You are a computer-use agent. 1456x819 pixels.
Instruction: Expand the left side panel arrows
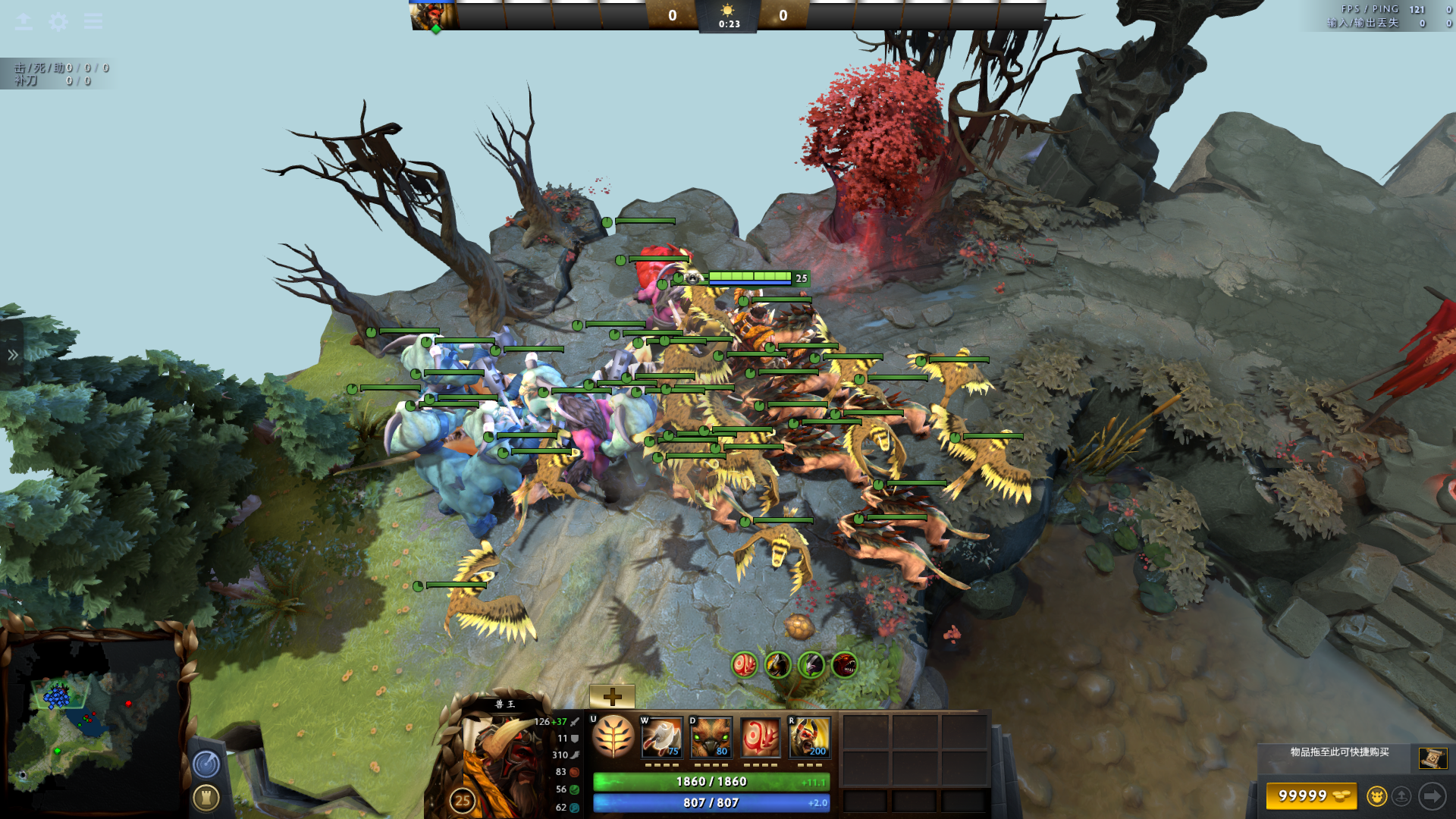pyautogui.click(x=12, y=355)
